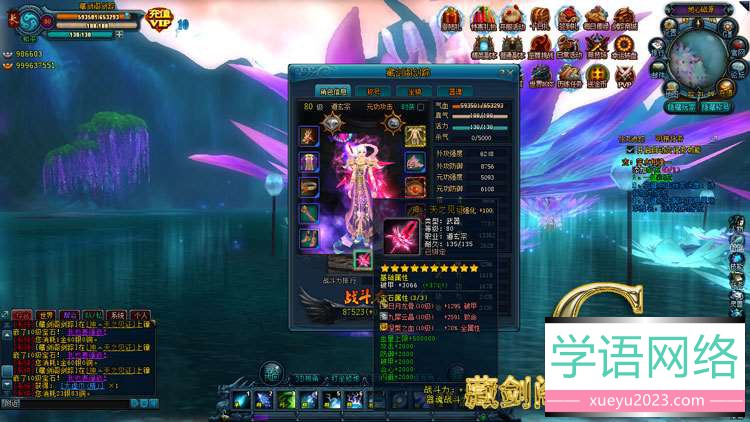Open the PVP menu icon
The width and height of the screenshot is (750, 422).
[x=626, y=74]
